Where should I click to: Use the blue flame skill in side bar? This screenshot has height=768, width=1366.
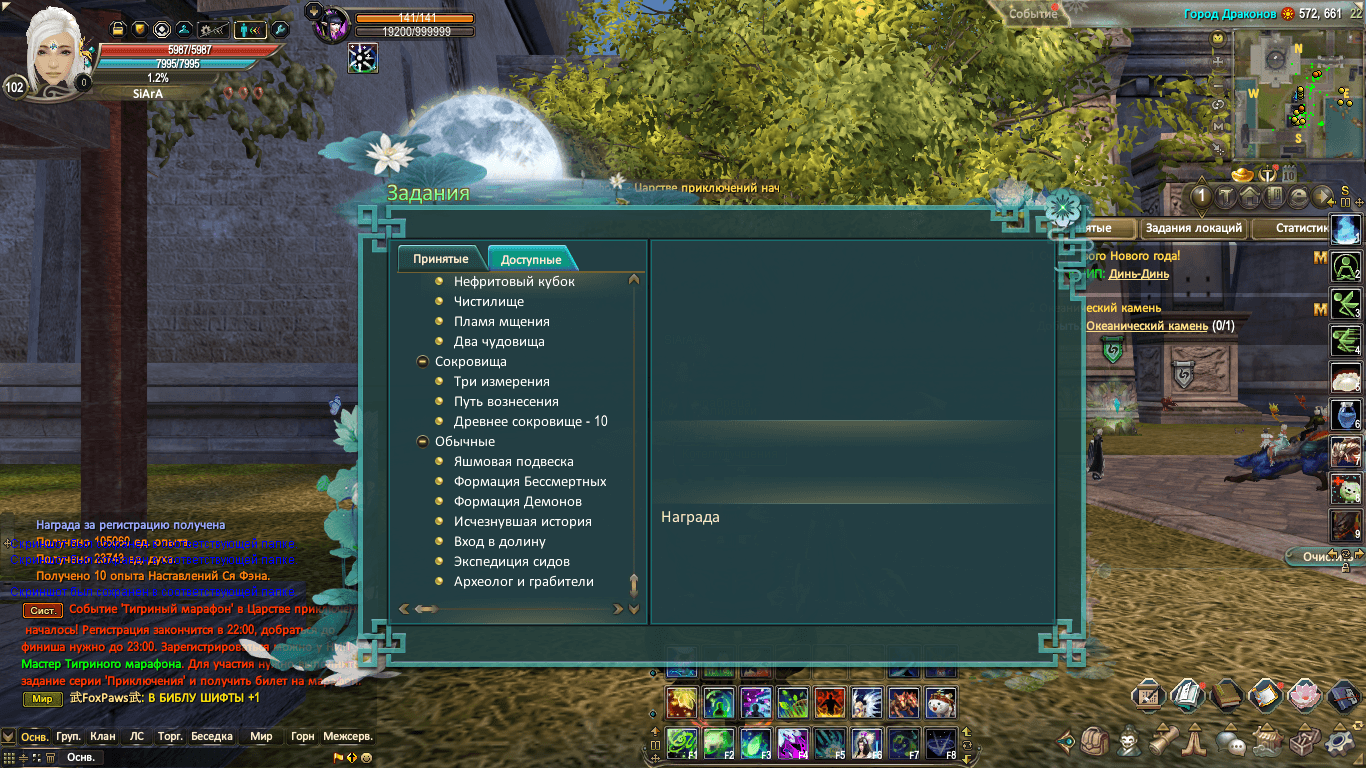pyautogui.click(x=1345, y=229)
